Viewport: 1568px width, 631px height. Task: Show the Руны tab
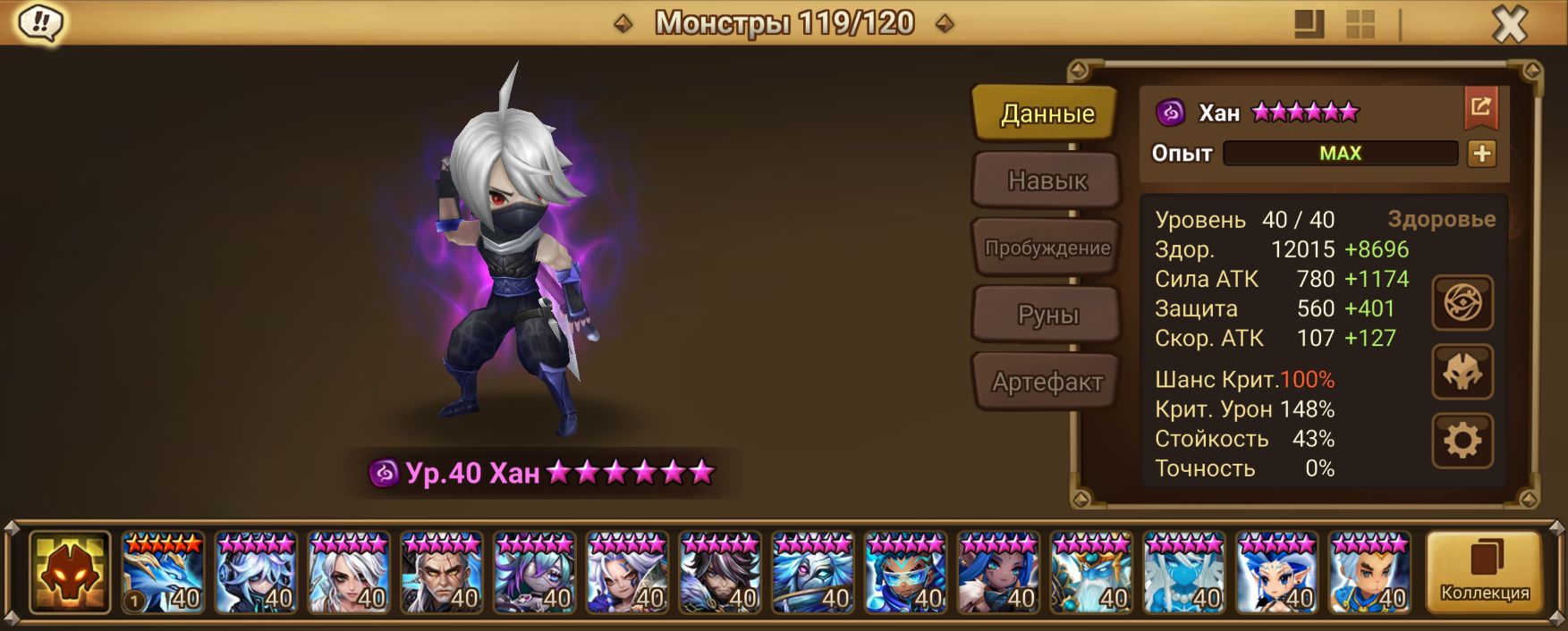(x=1047, y=315)
